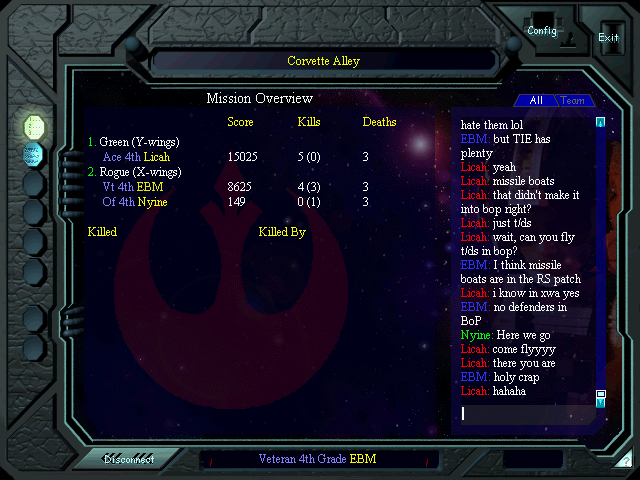The width and height of the screenshot is (640, 480).
Task: Switch chat to the Team tab
Action: 572,101
